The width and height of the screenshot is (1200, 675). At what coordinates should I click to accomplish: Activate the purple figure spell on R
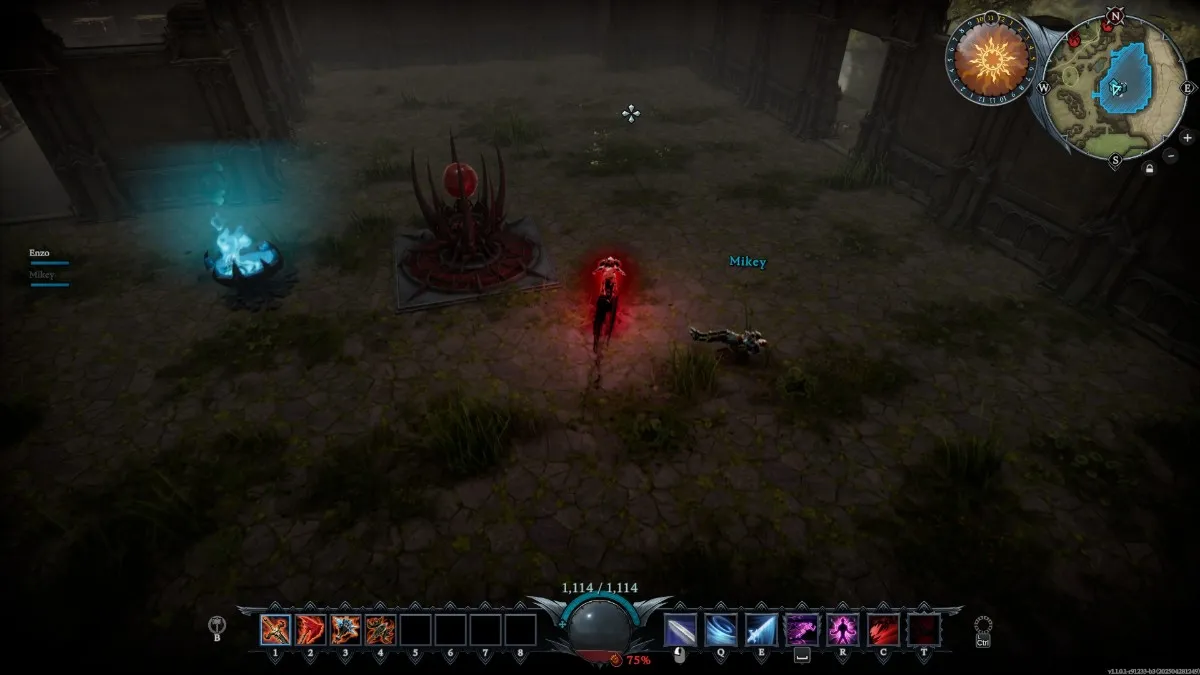[842, 629]
